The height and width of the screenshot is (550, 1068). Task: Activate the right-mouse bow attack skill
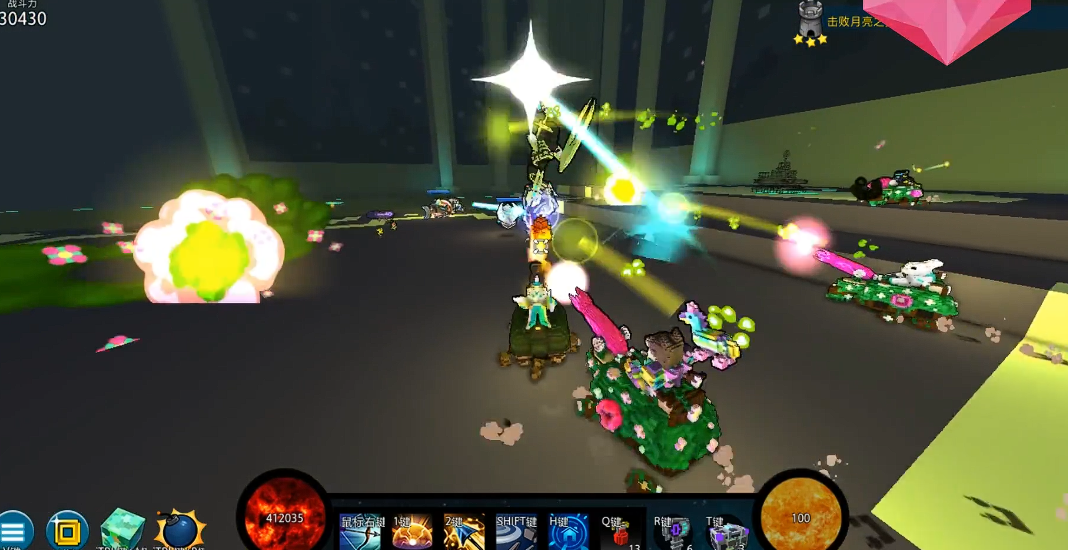click(360, 534)
